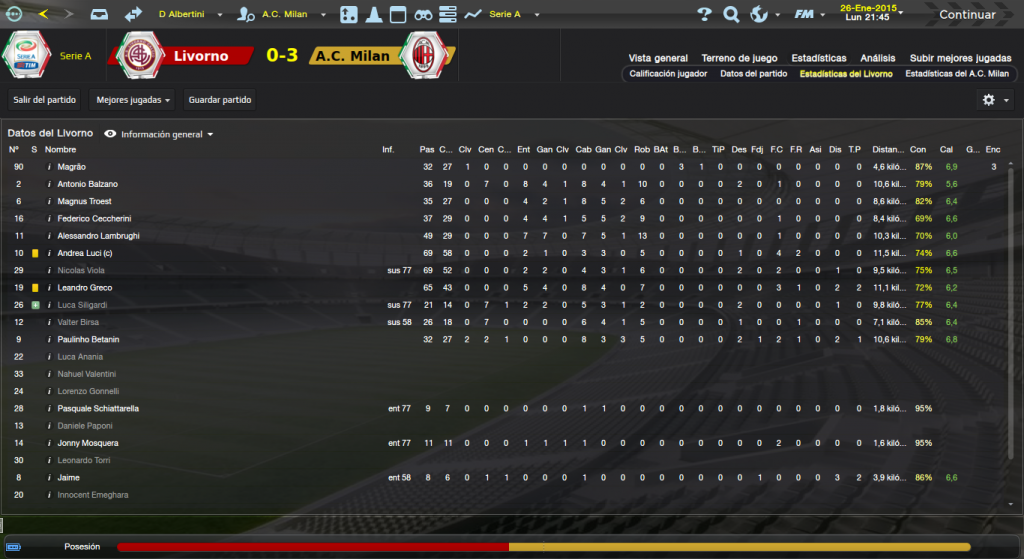The width and height of the screenshot is (1024, 559).
Task: Click the Livorno team name in the scoreline
Action: tap(201, 56)
